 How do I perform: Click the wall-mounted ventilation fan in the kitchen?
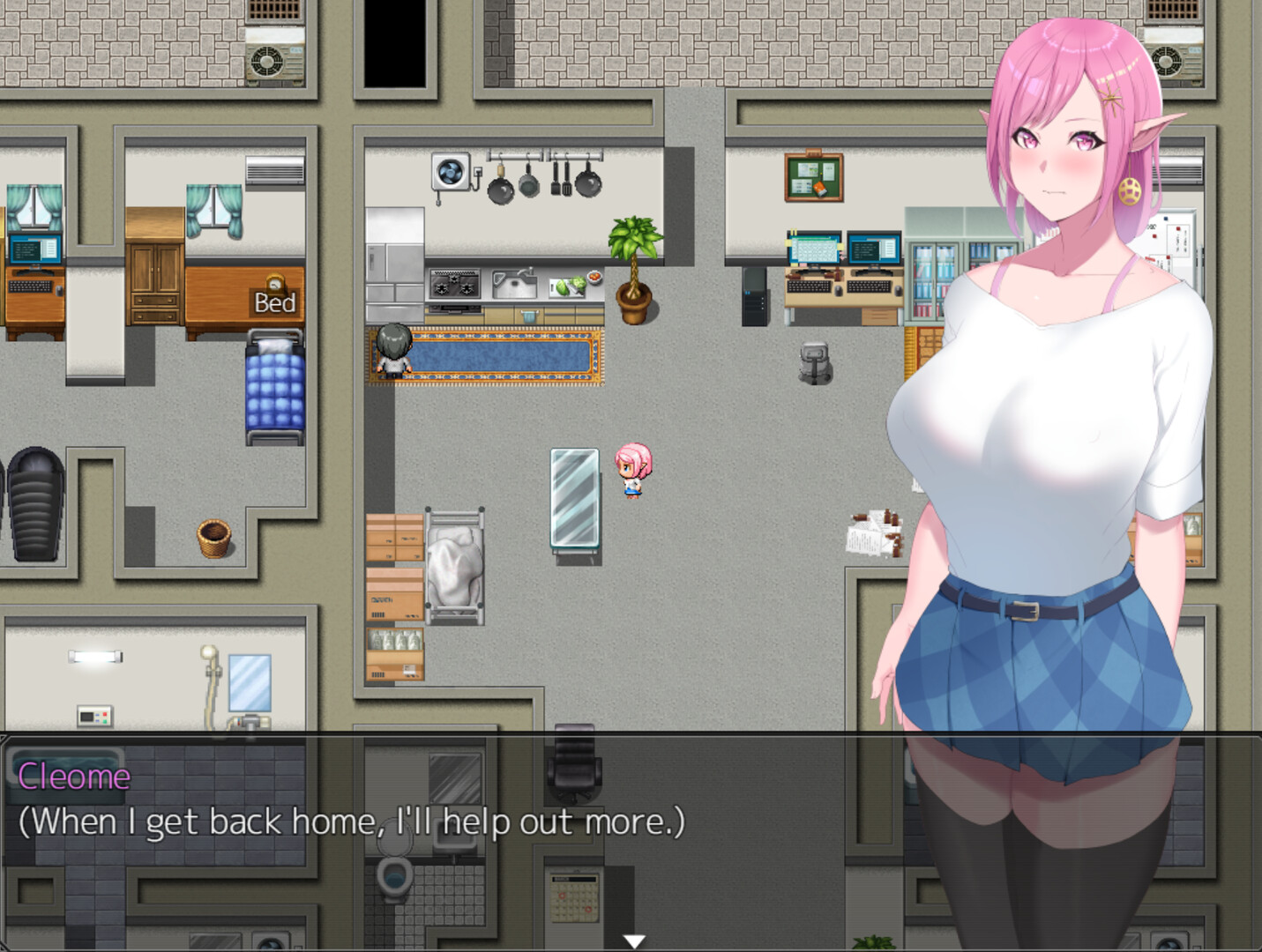450,174
